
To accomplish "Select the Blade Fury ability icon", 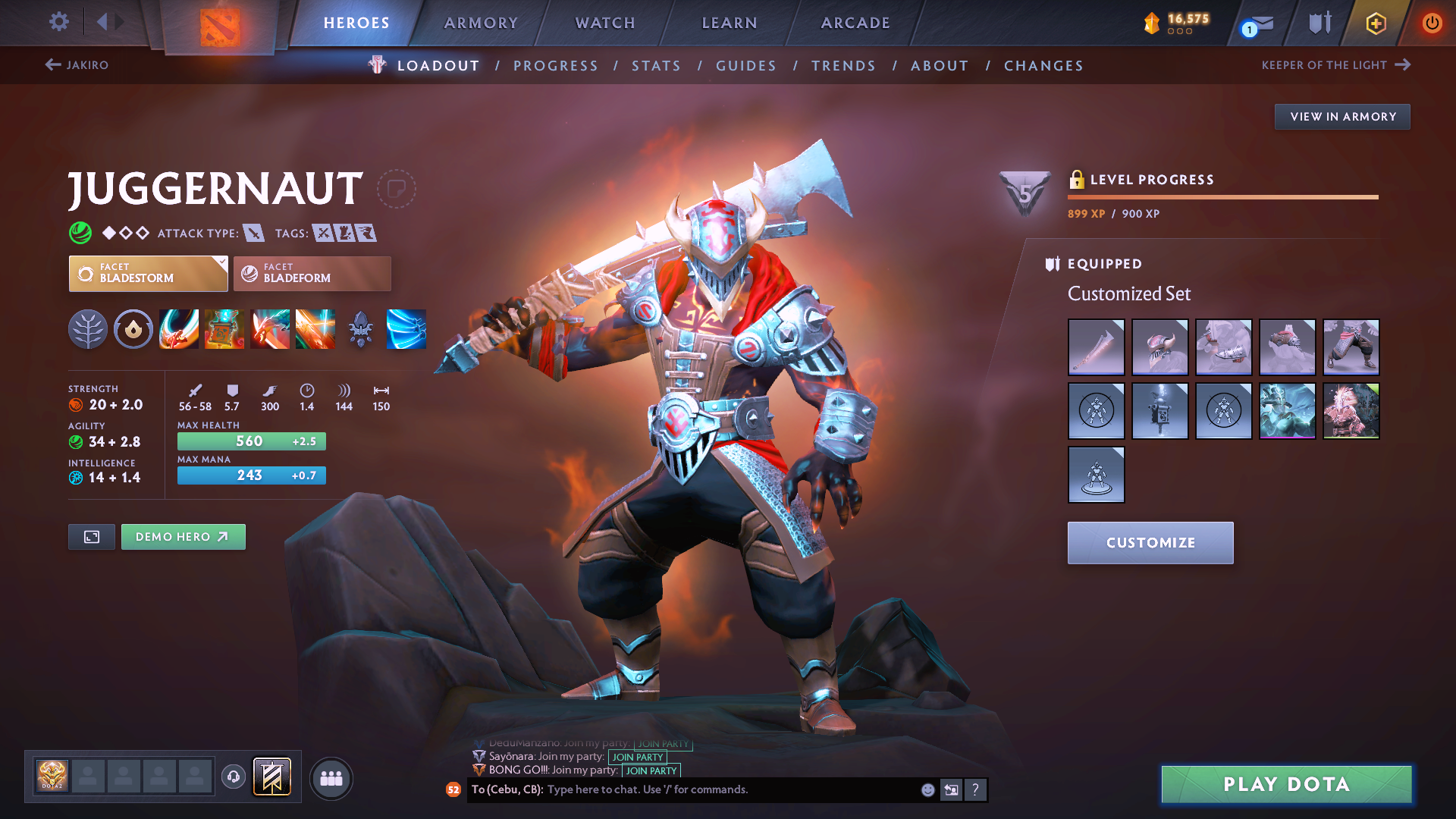I will point(179,329).
